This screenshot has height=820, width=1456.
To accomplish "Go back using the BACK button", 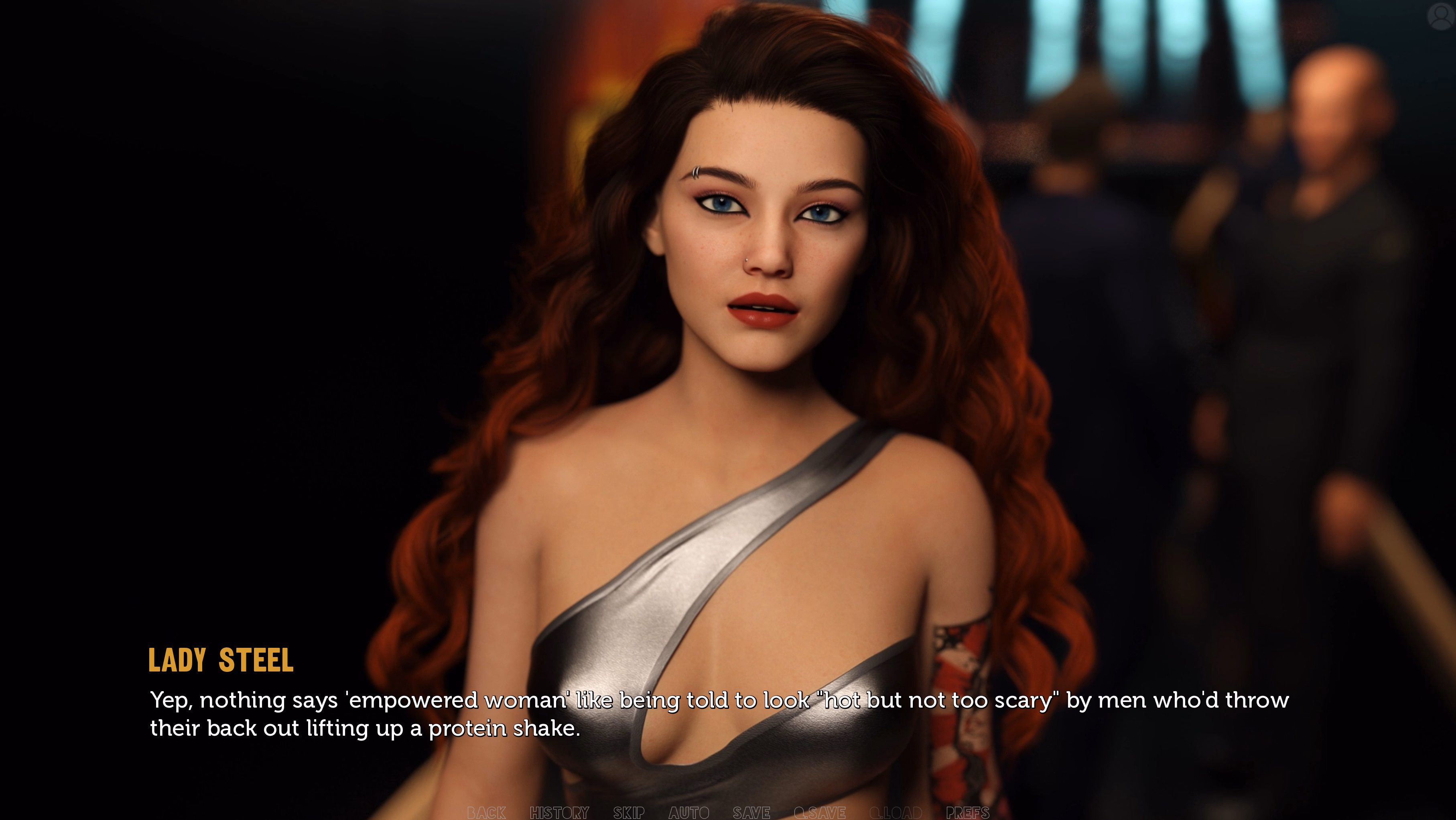I will pyautogui.click(x=486, y=813).
